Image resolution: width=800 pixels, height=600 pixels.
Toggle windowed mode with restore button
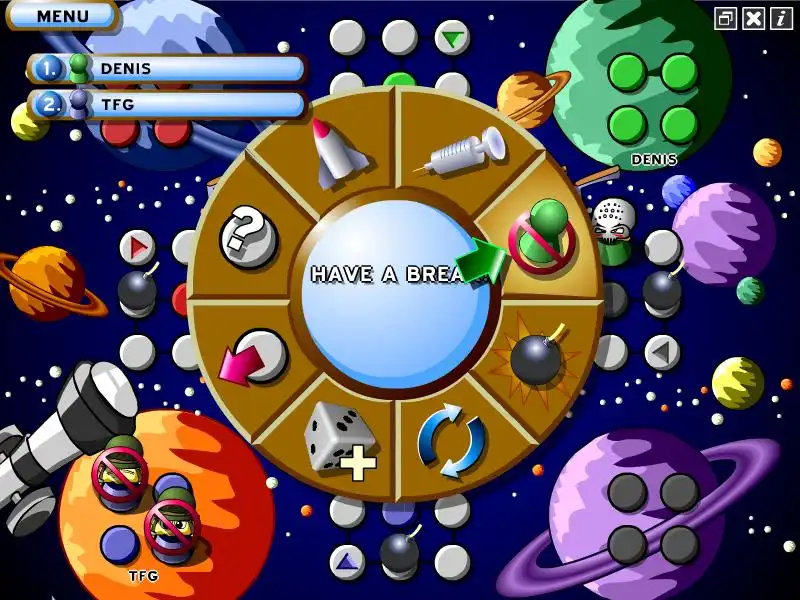click(x=727, y=18)
